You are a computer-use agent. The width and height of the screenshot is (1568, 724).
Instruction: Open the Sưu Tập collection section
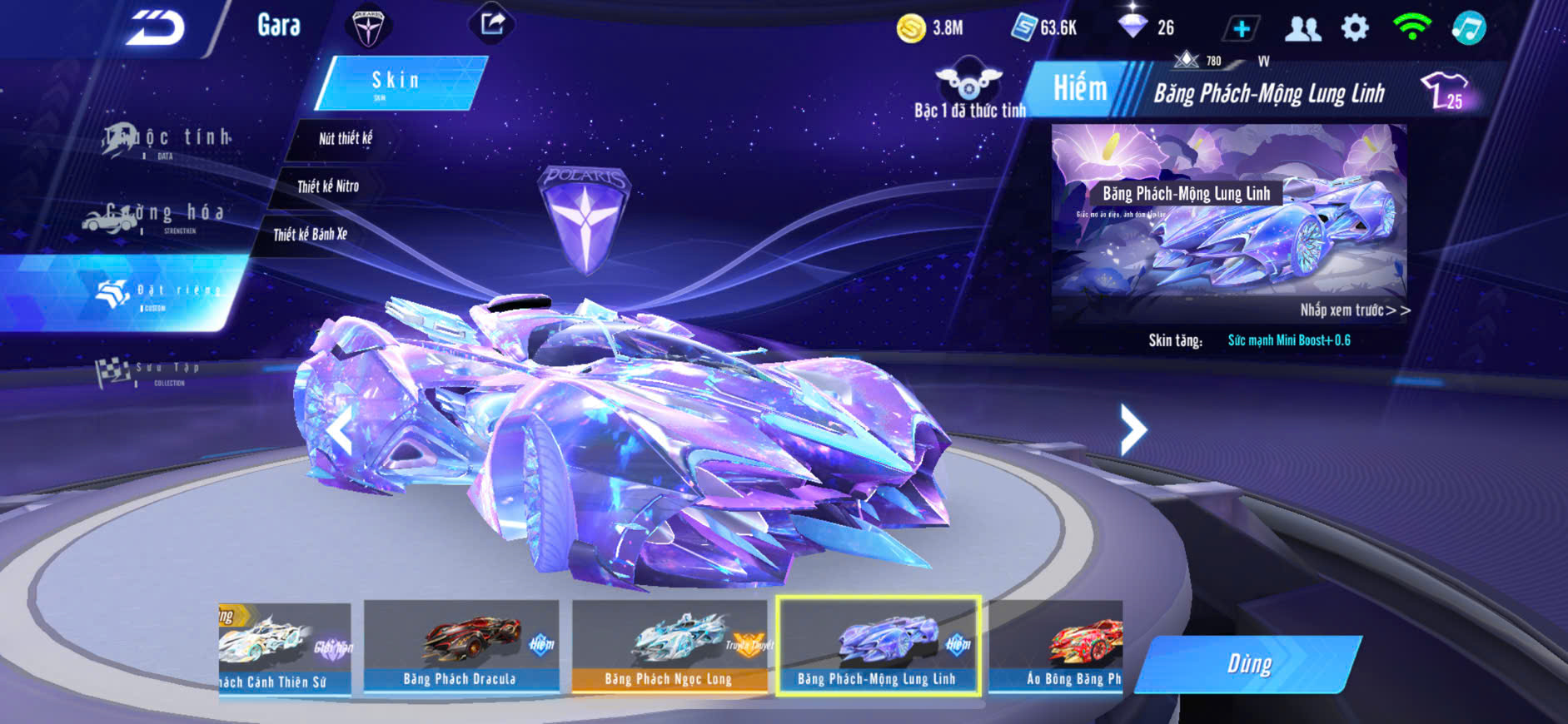[x=150, y=372]
